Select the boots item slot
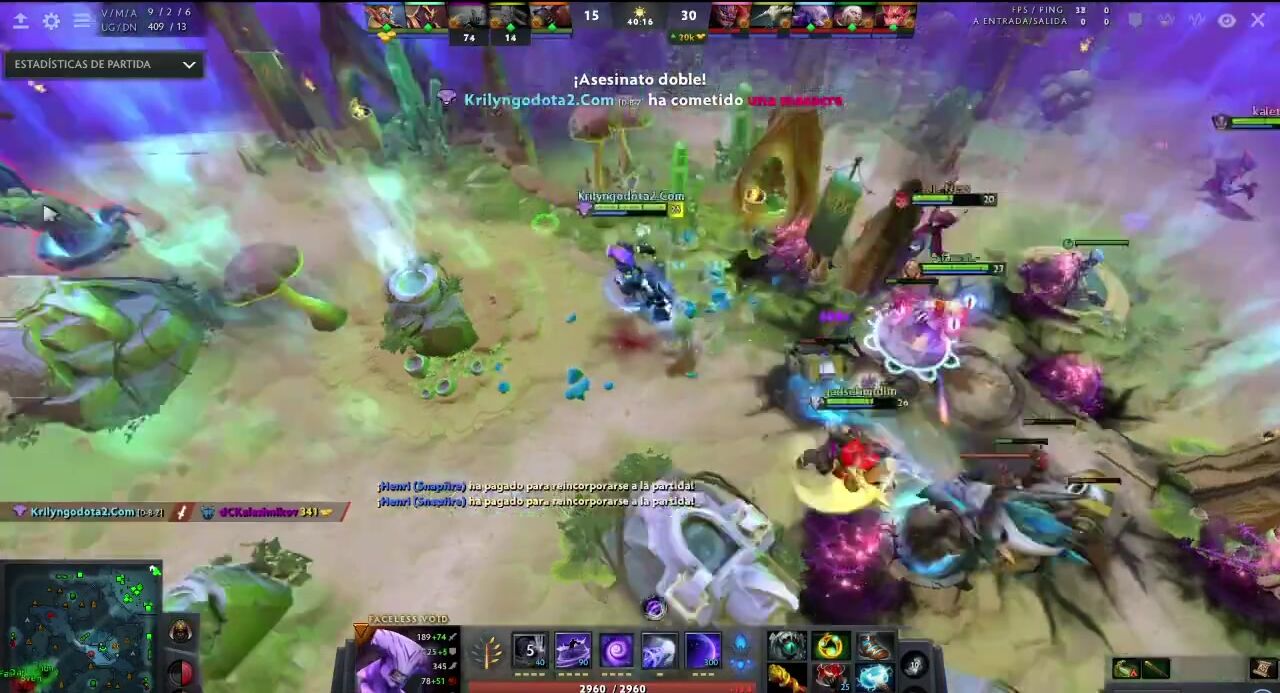Image resolution: width=1280 pixels, height=693 pixels. point(874,646)
